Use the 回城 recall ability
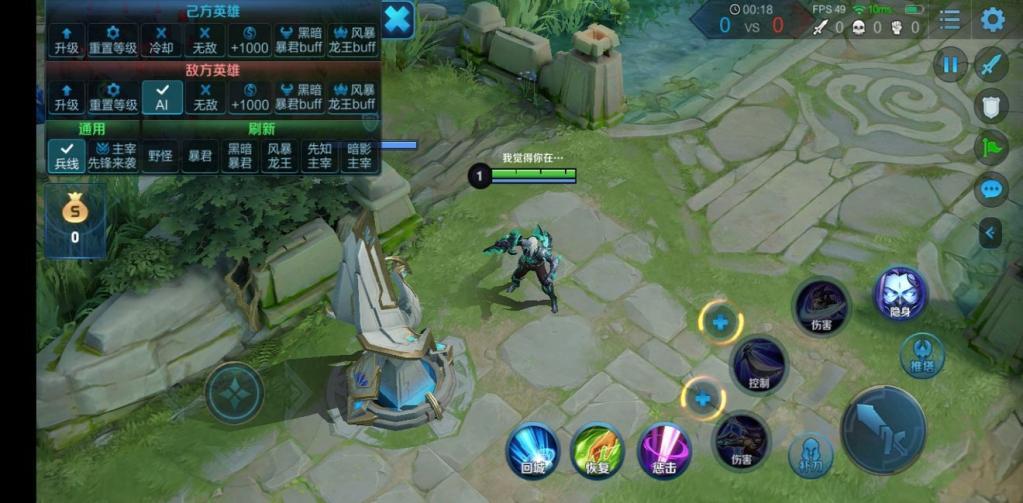 coord(532,450)
